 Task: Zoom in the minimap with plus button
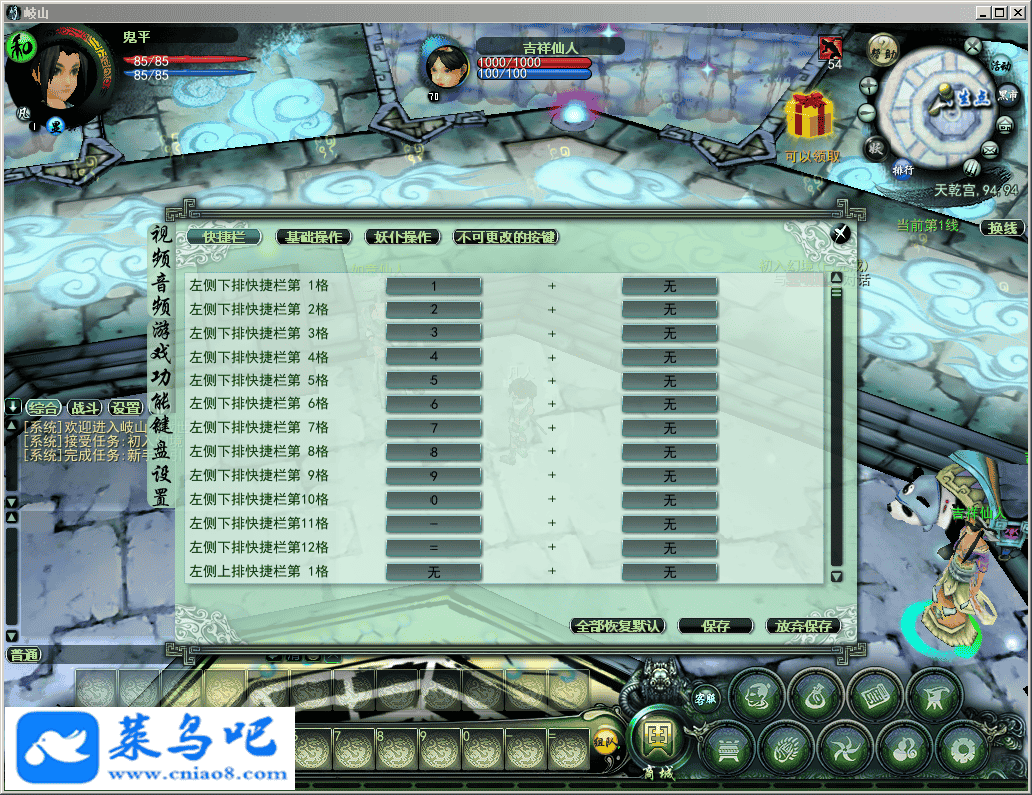(868, 85)
